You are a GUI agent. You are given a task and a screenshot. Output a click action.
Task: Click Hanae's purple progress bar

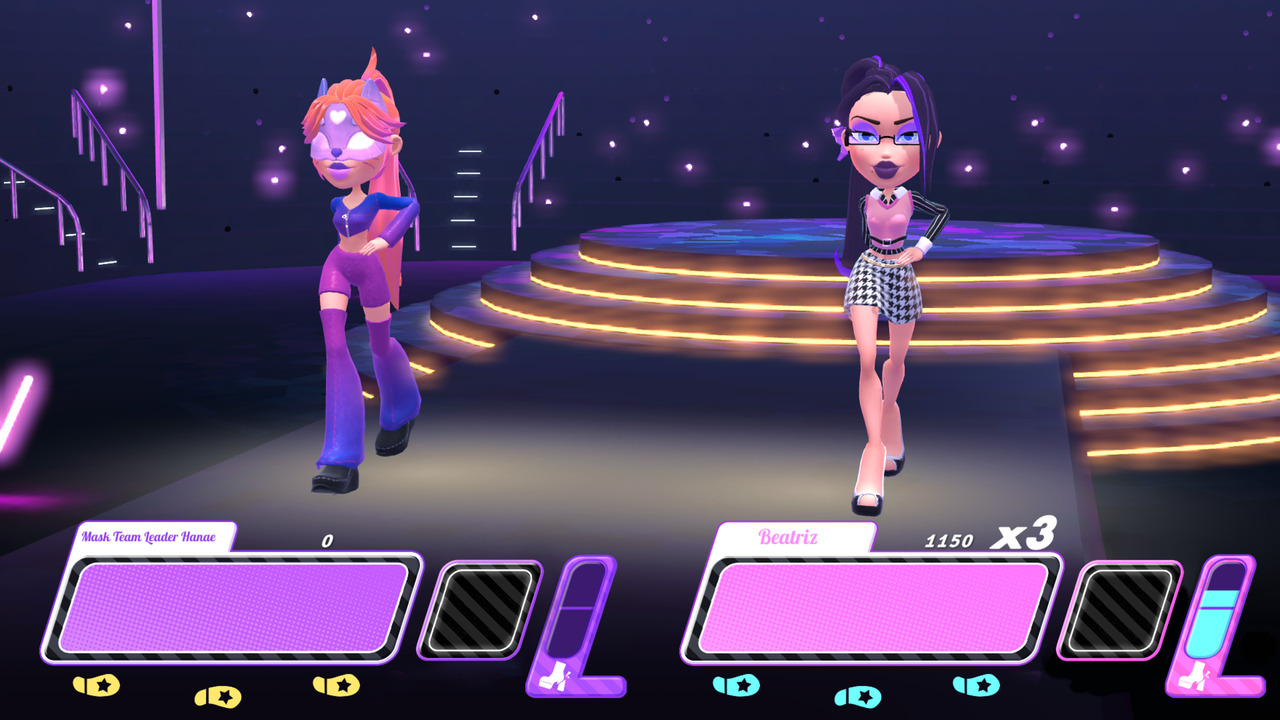(235, 608)
